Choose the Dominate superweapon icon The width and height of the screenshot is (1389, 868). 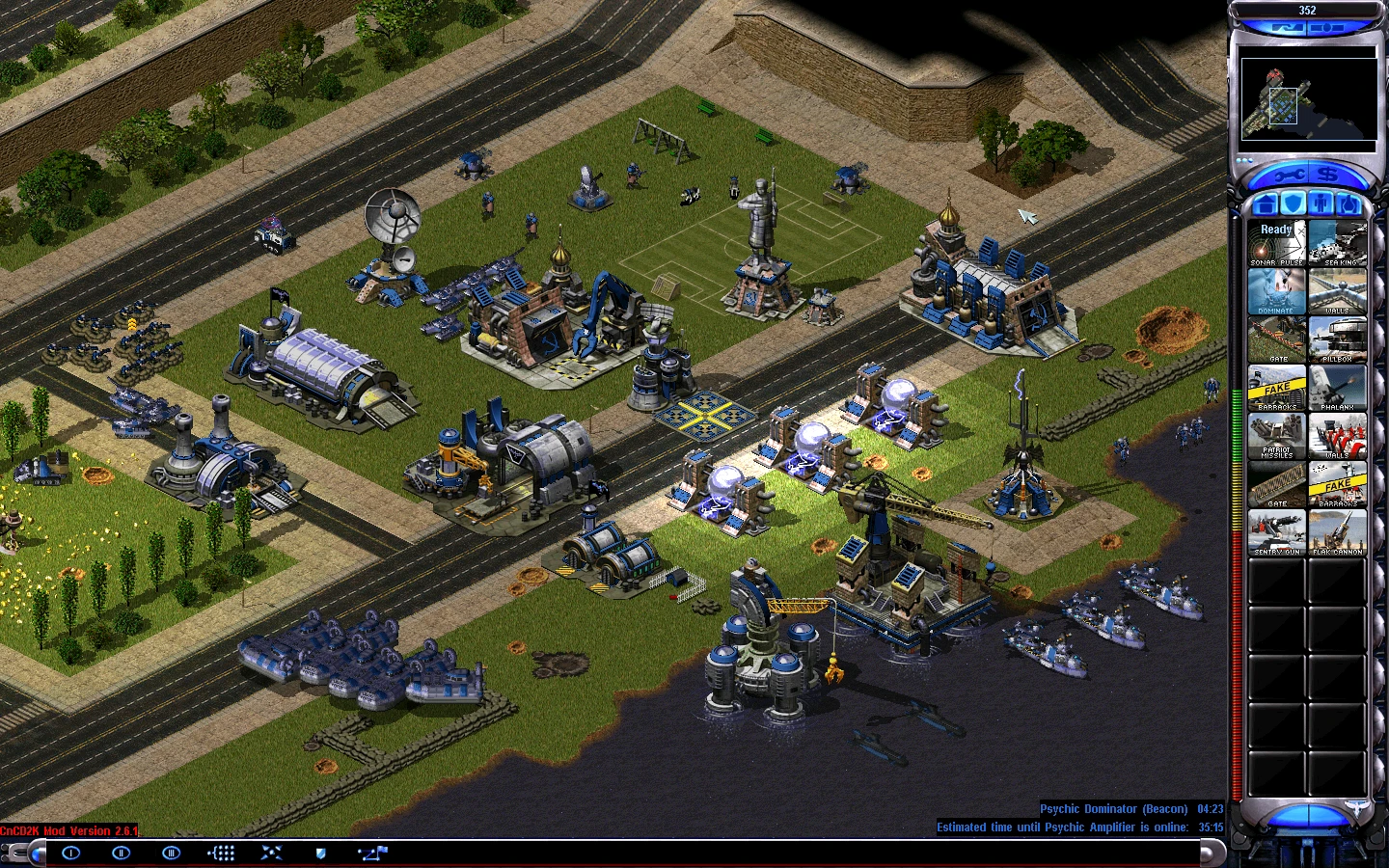pos(1276,291)
